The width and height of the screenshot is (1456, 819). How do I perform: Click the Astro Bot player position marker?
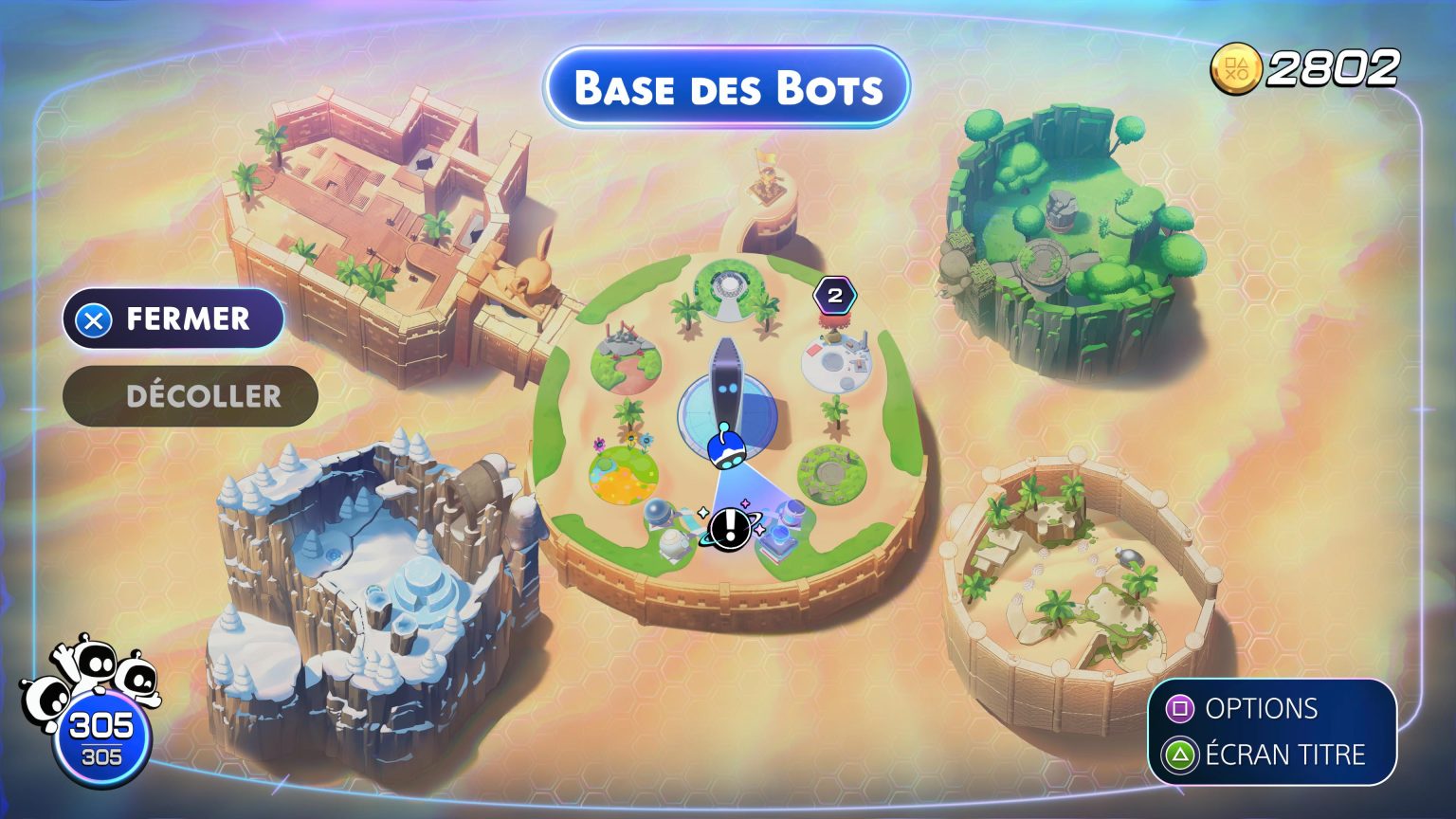click(726, 450)
